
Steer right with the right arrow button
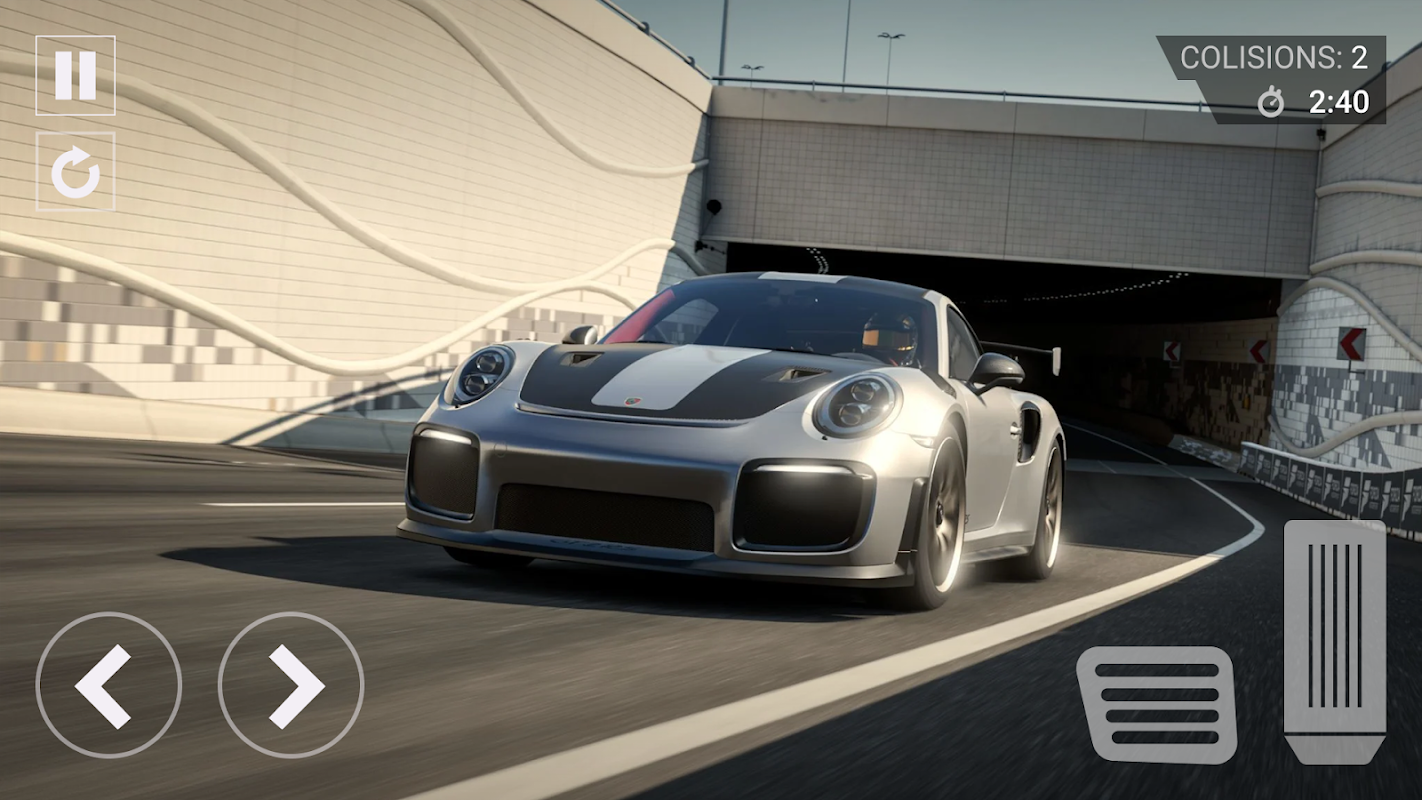(291, 686)
